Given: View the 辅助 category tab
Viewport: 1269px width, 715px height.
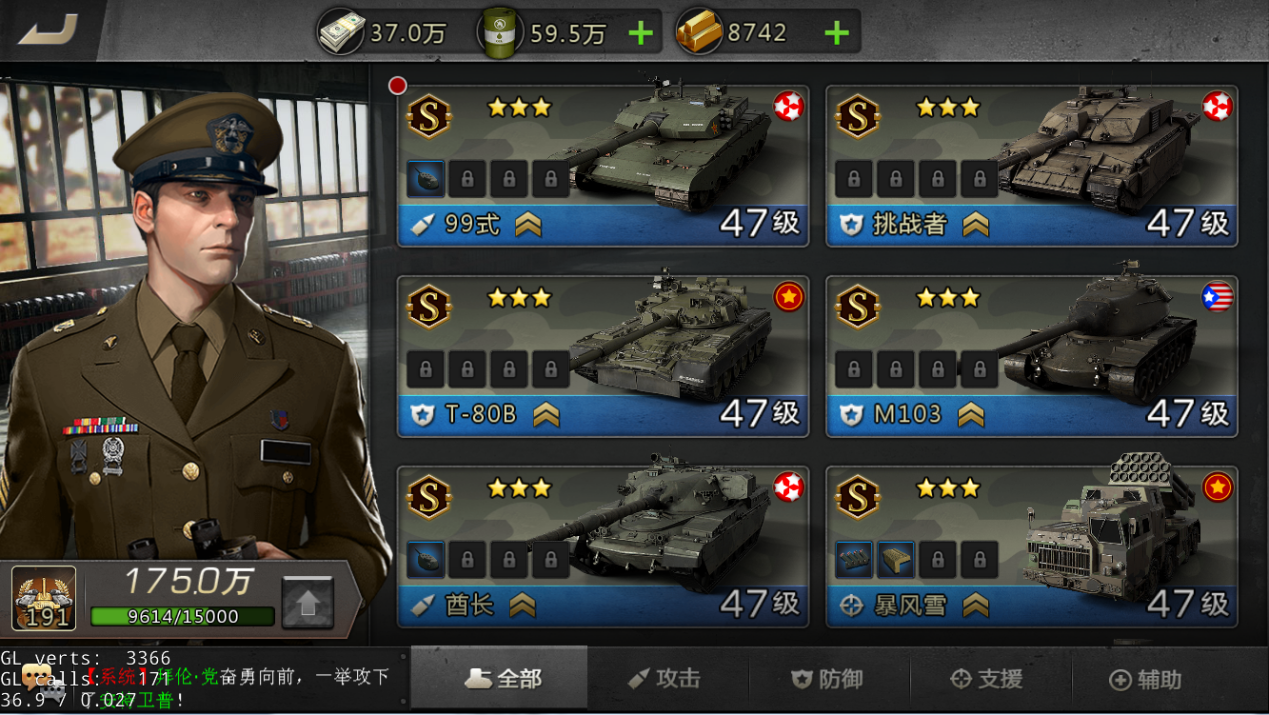Looking at the screenshot, I should point(1146,679).
